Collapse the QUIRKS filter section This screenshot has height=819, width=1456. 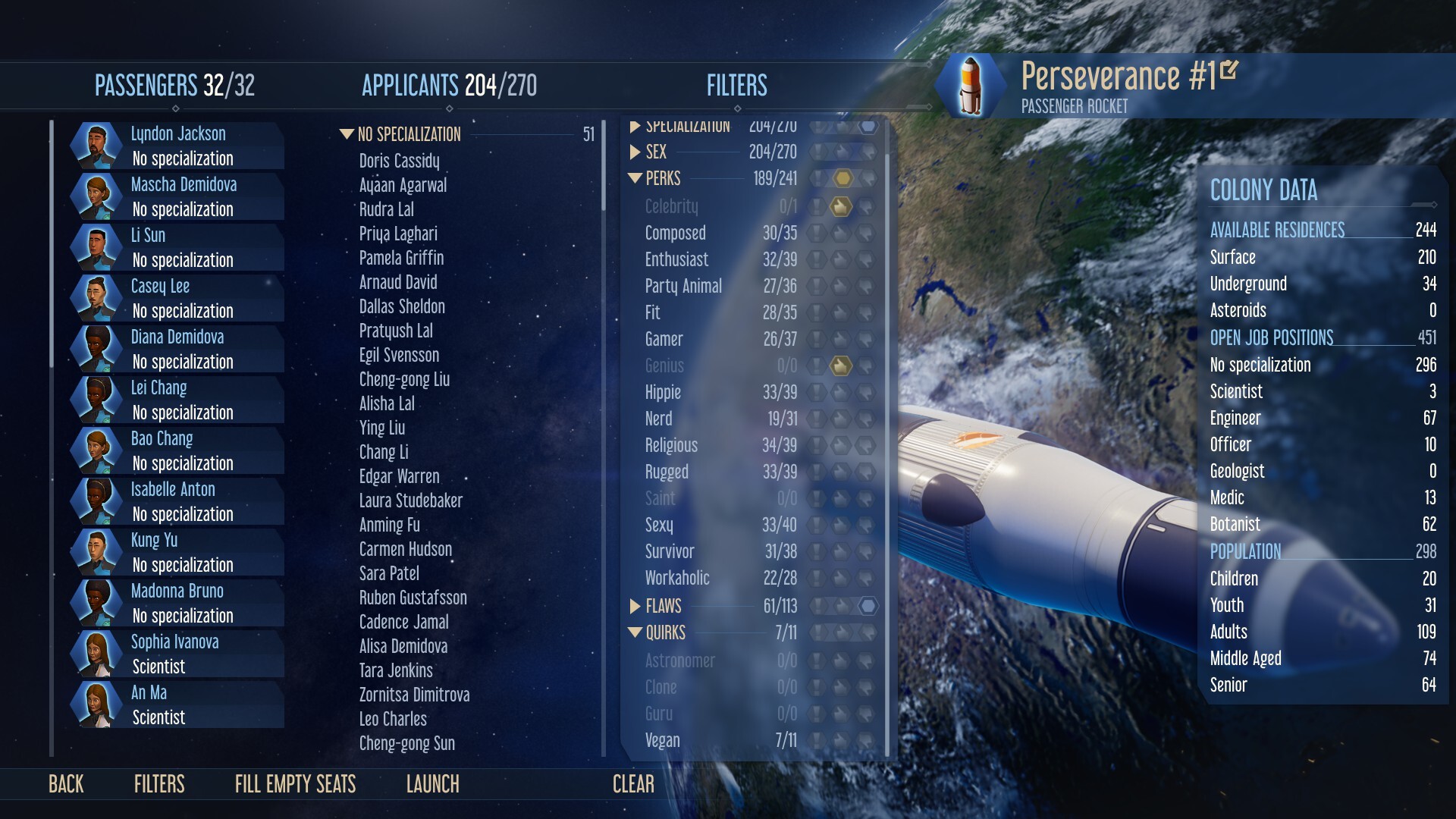click(x=635, y=632)
